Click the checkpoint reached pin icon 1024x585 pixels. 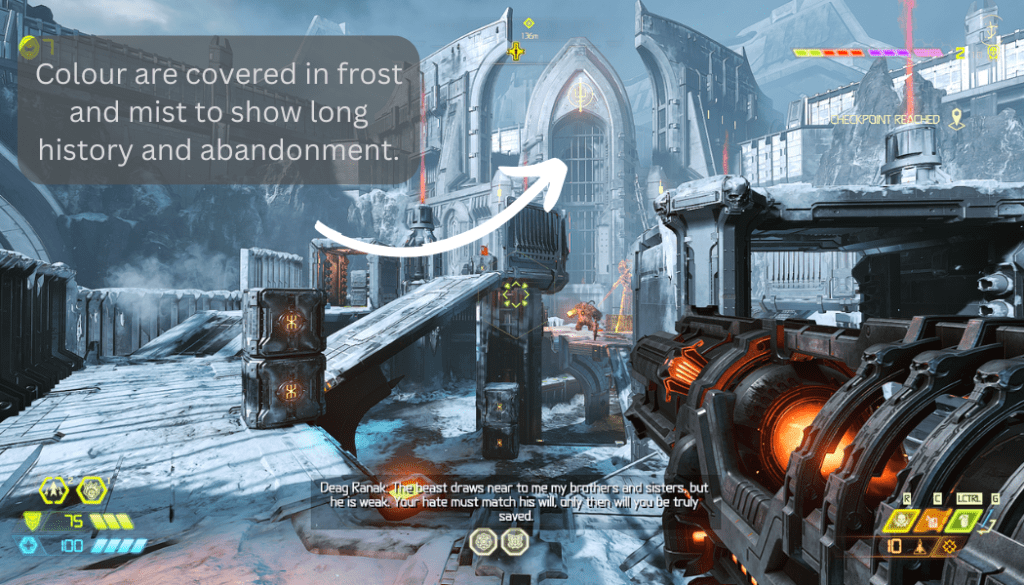pos(957,119)
